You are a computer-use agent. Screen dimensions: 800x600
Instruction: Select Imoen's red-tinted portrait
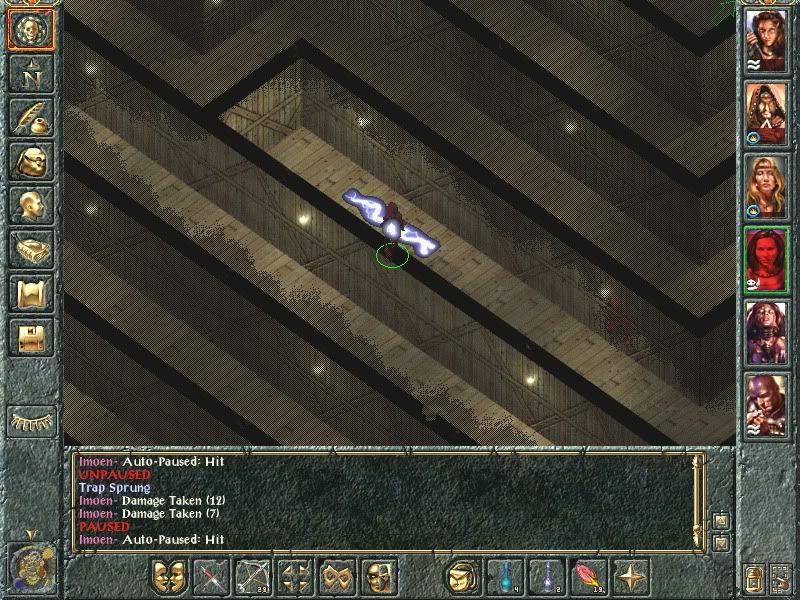[766, 259]
